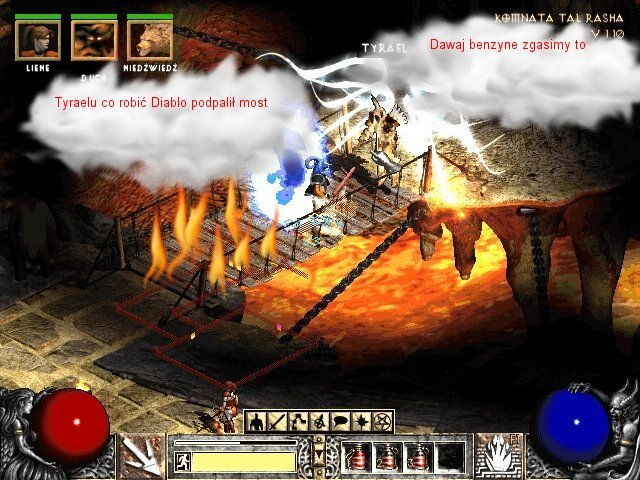
Task: Open the game menu pentagram icon
Action: point(383,422)
